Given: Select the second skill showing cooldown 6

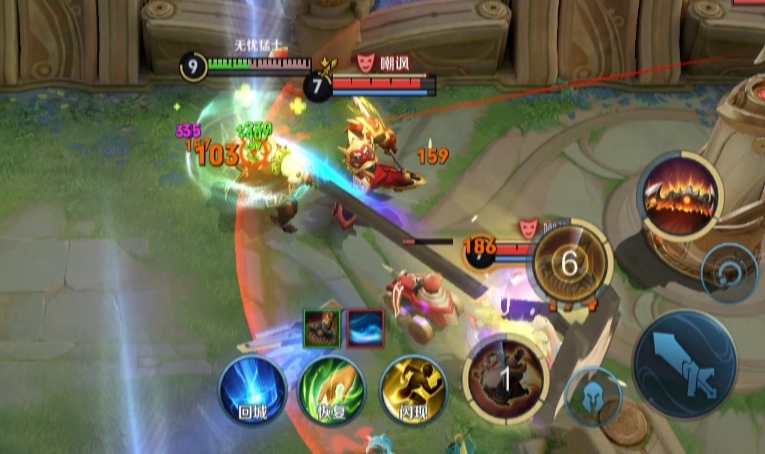Looking at the screenshot, I should (570, 263).
